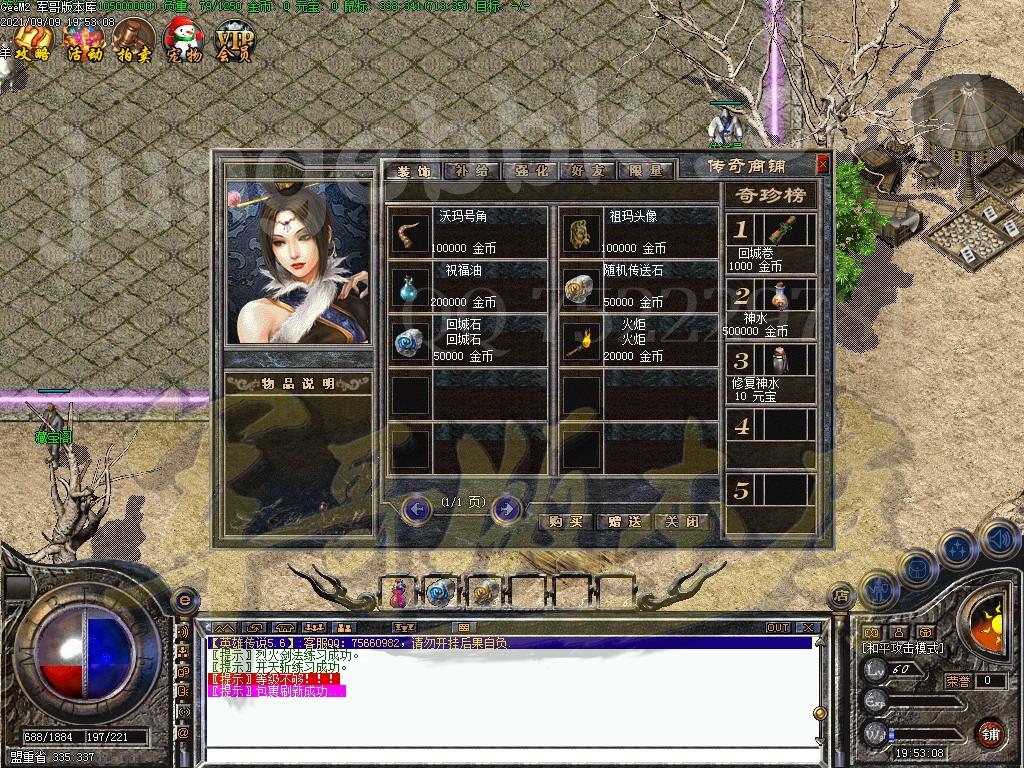Open the 拍卖 auction icon
The width and height of the screenshot is (1024, 768).
[x=133, y=42]
